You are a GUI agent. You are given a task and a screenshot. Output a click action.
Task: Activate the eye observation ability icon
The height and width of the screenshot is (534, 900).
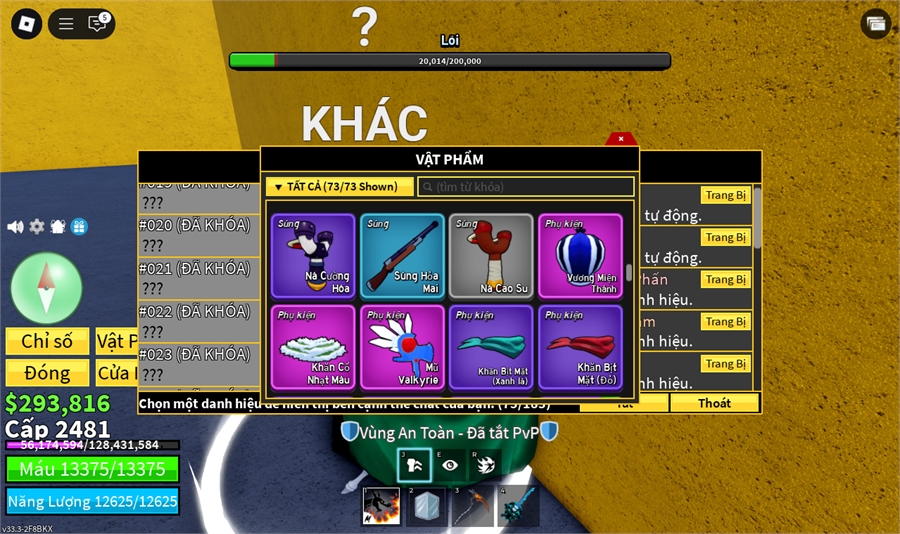point(451,465)
